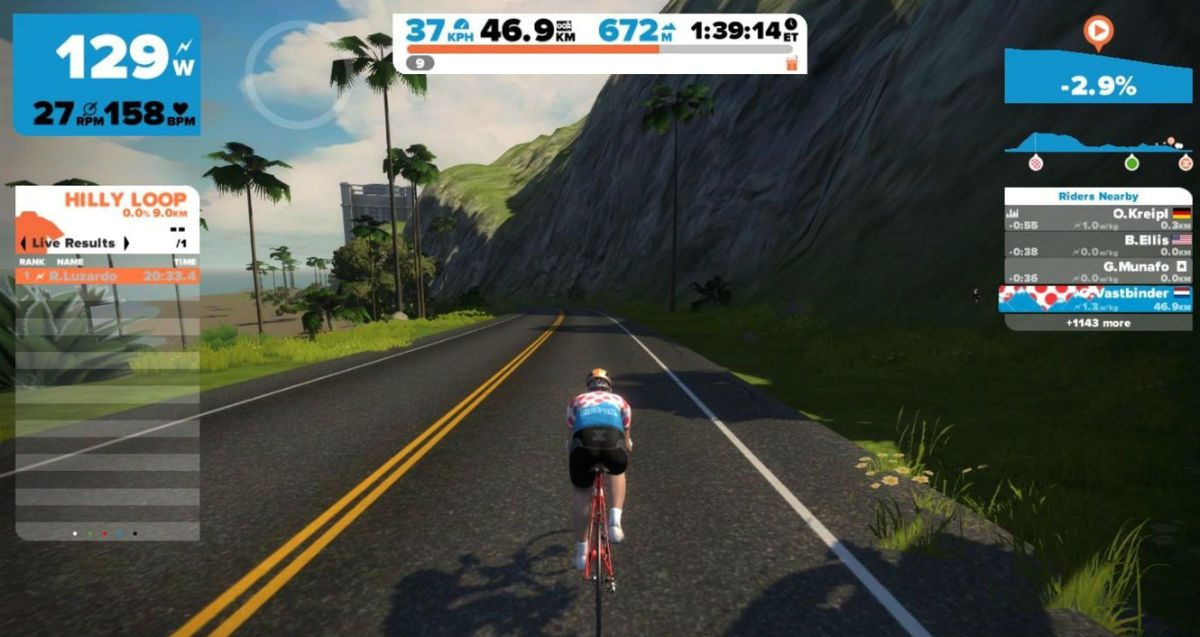Click the right arrow beside Live Results
Image resolution: width=1200 pixels, height=637 pixels.
pyautogui.click(x=127, y=243)
